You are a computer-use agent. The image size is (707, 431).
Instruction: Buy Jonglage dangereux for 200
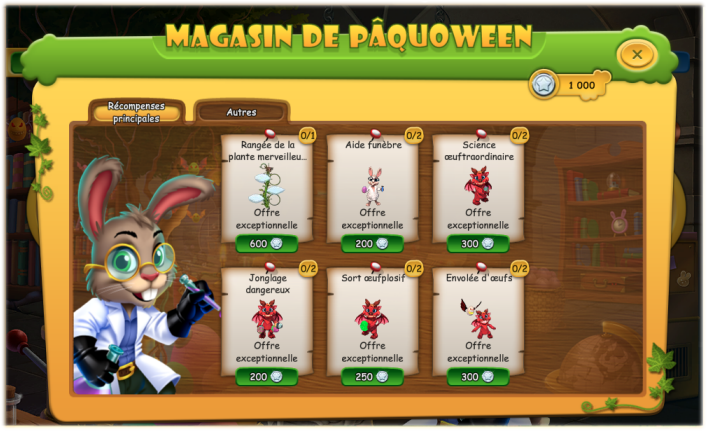pos(266,377)
